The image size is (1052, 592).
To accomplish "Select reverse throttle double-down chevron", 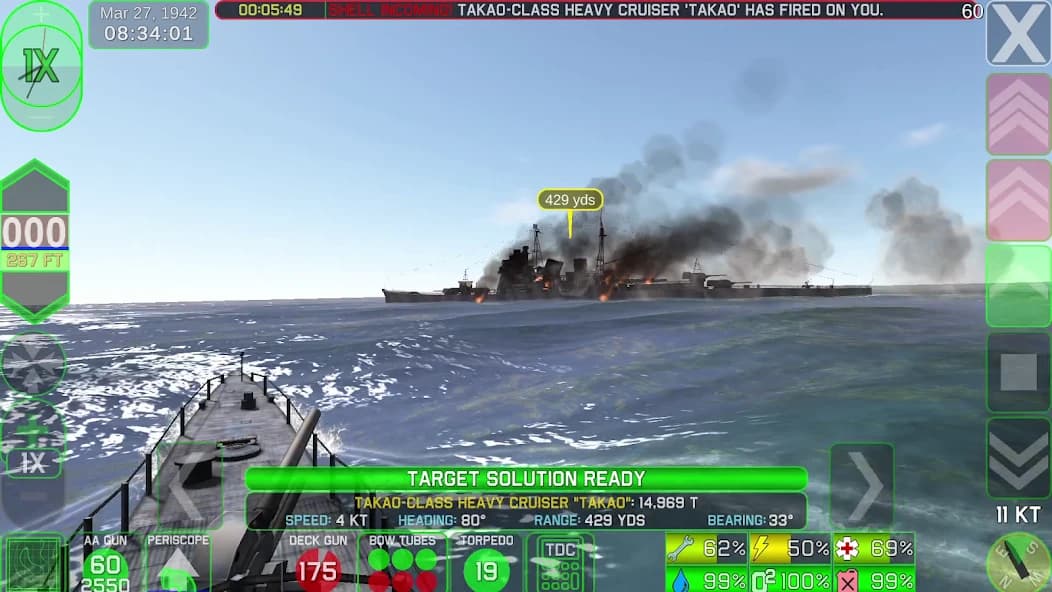I will [x=1018, y=457].
